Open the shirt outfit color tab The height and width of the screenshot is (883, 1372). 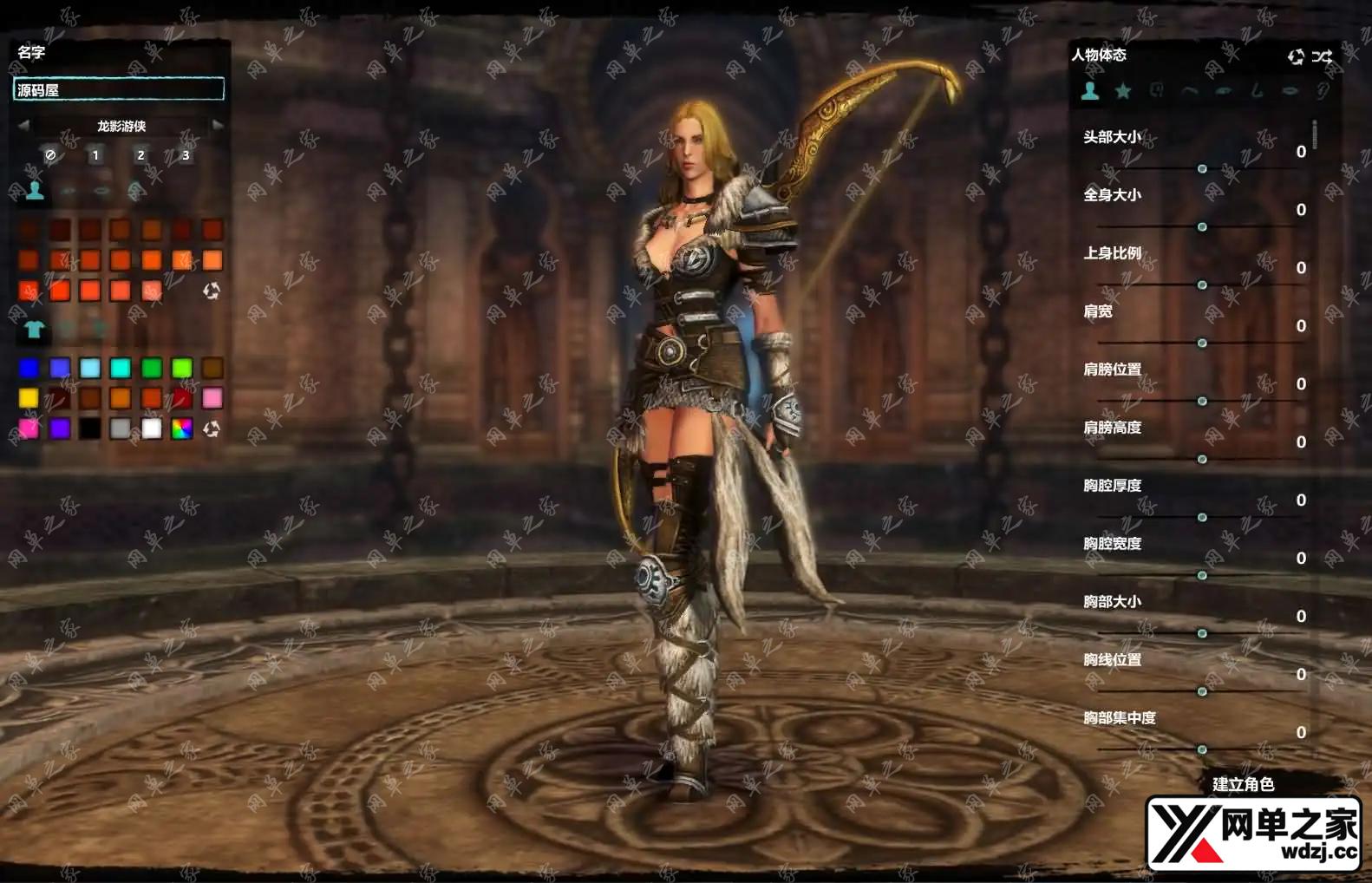[x=34, y=330]
